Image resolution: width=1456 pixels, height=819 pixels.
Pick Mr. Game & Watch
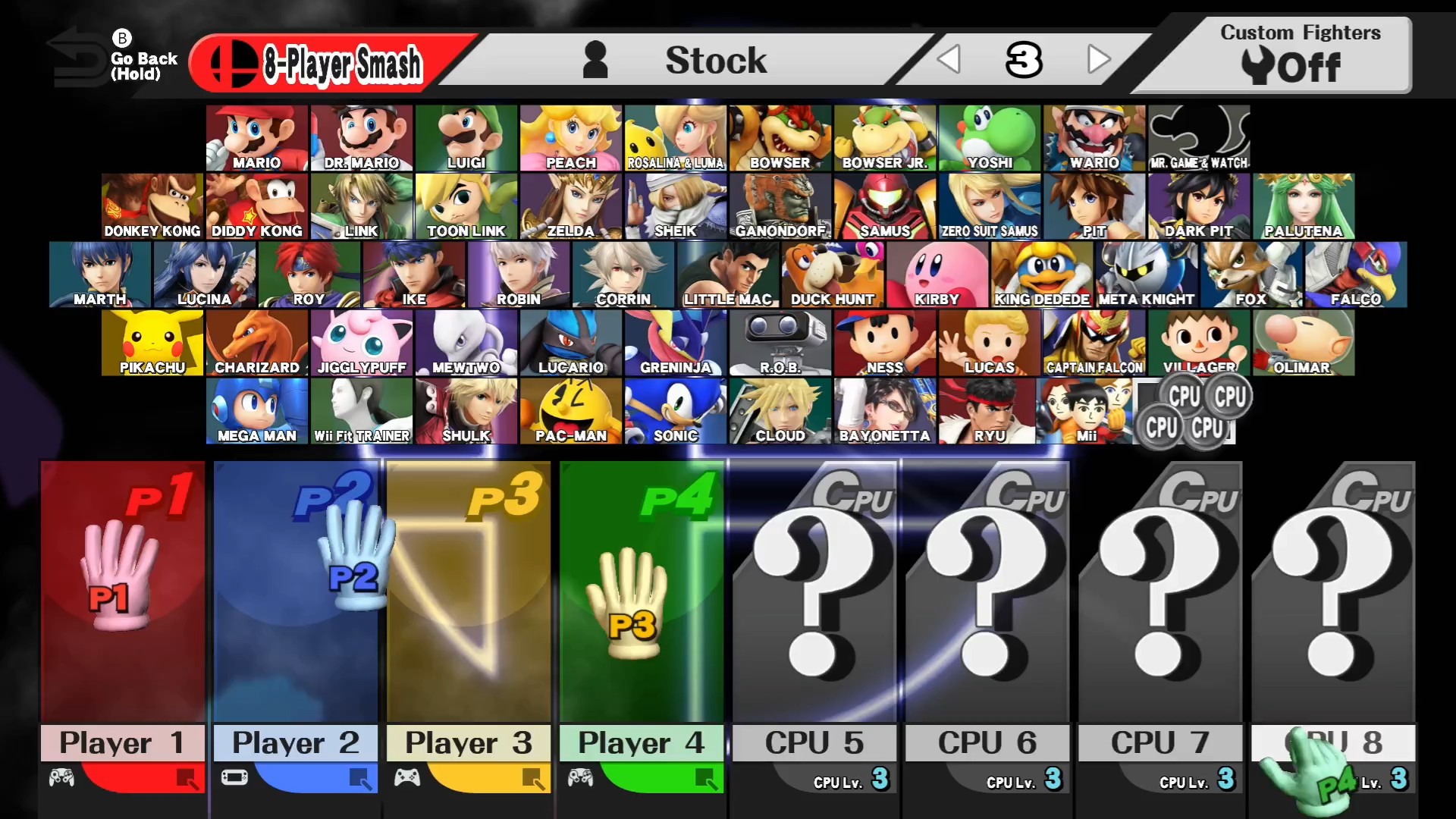click(x=1198, y=136)
